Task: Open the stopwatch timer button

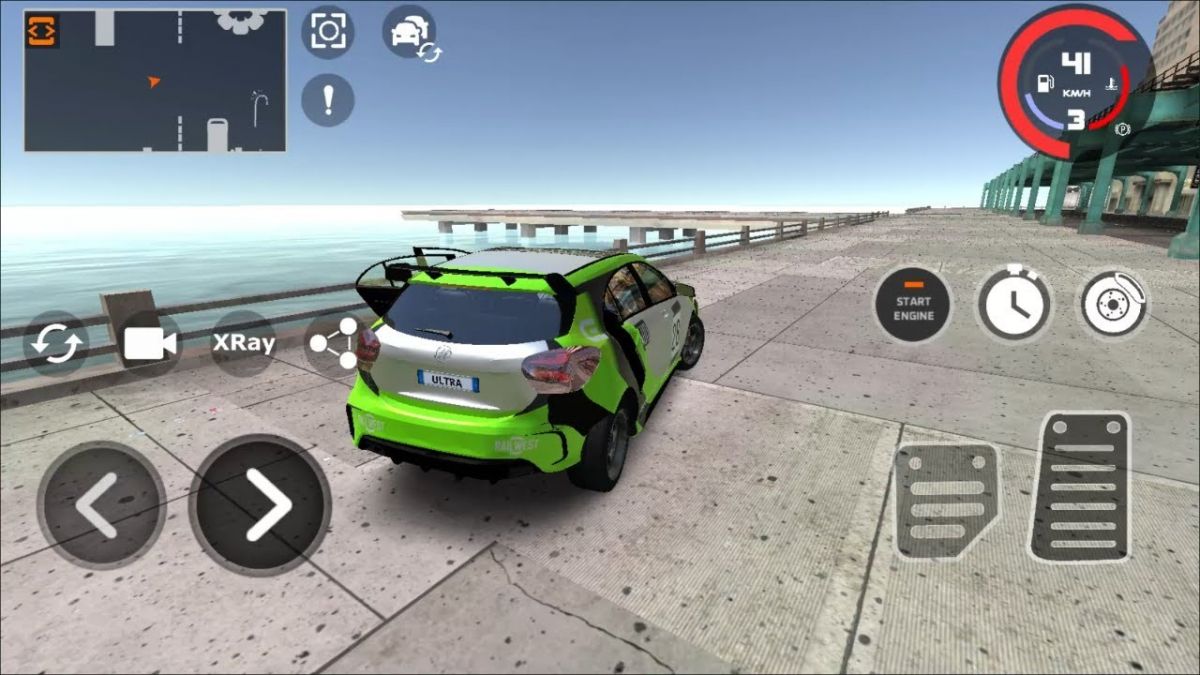Action: 1014,303
